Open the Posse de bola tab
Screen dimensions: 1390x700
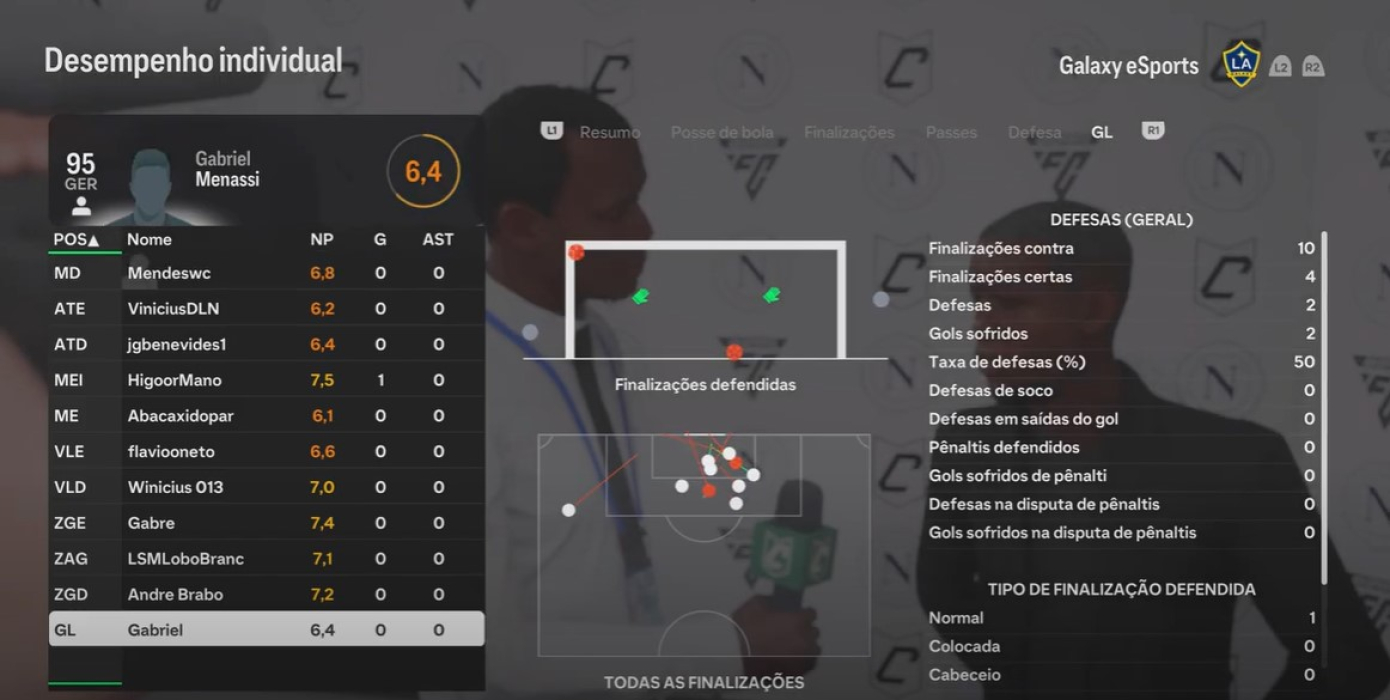pyautogui.click(x=721, y=132)
